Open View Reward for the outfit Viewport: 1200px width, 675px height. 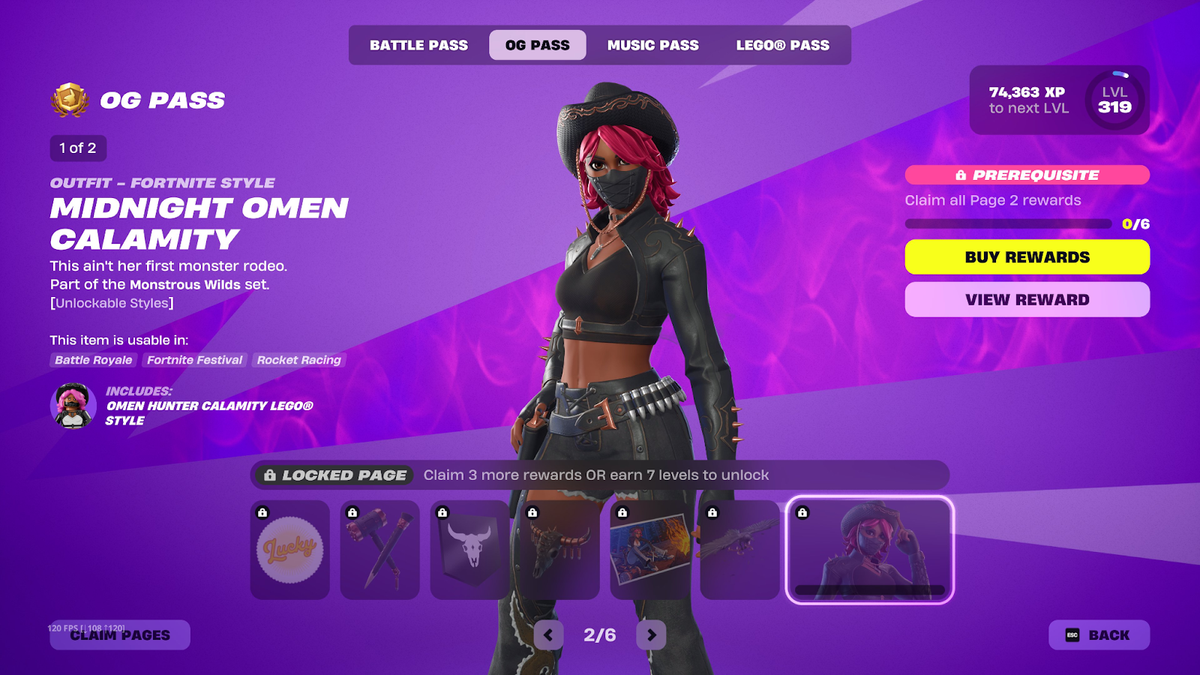pyautogui.click(x=1027, y=299)
